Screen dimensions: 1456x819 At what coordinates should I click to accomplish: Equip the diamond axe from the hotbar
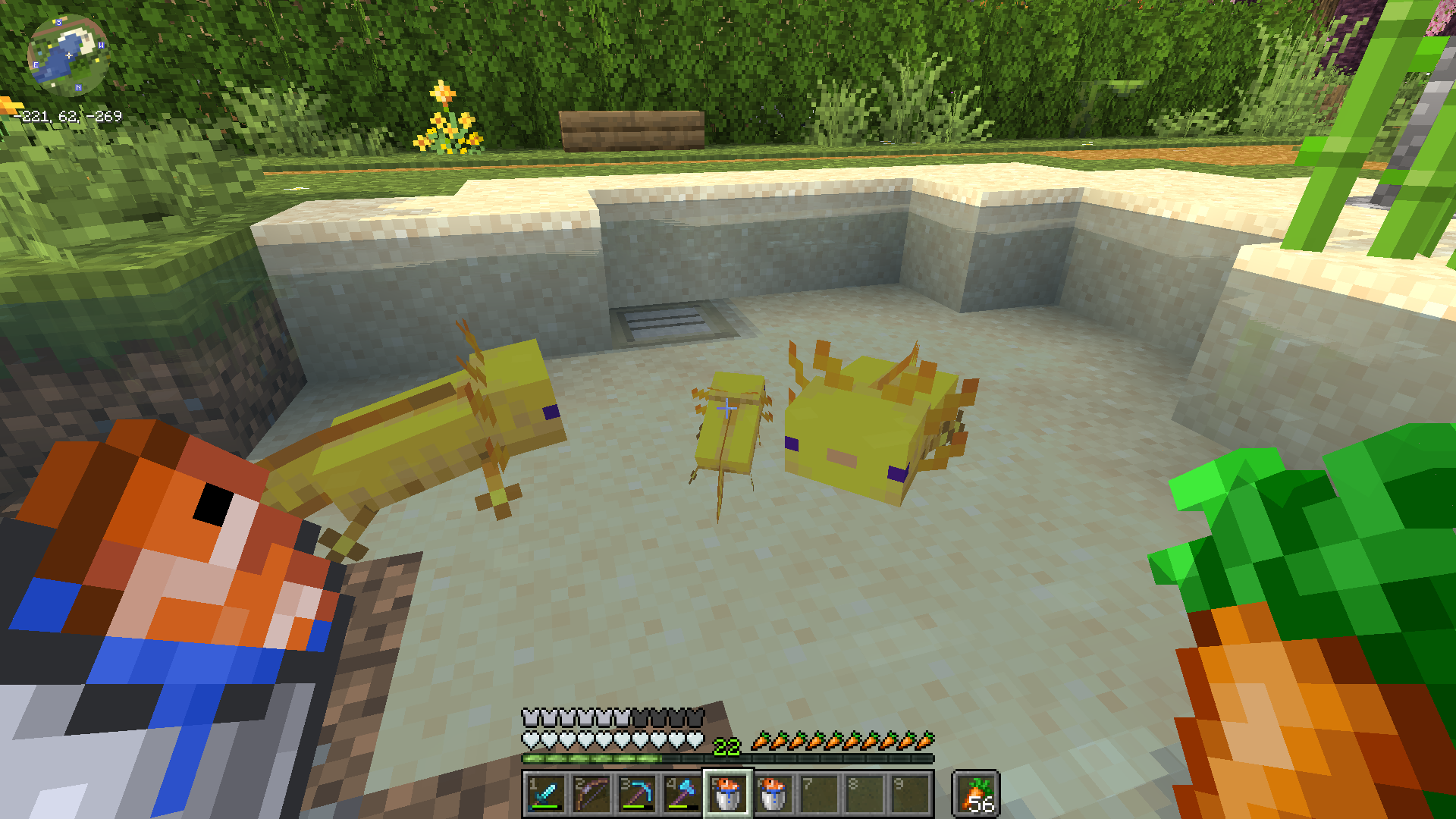click(682, 794)
